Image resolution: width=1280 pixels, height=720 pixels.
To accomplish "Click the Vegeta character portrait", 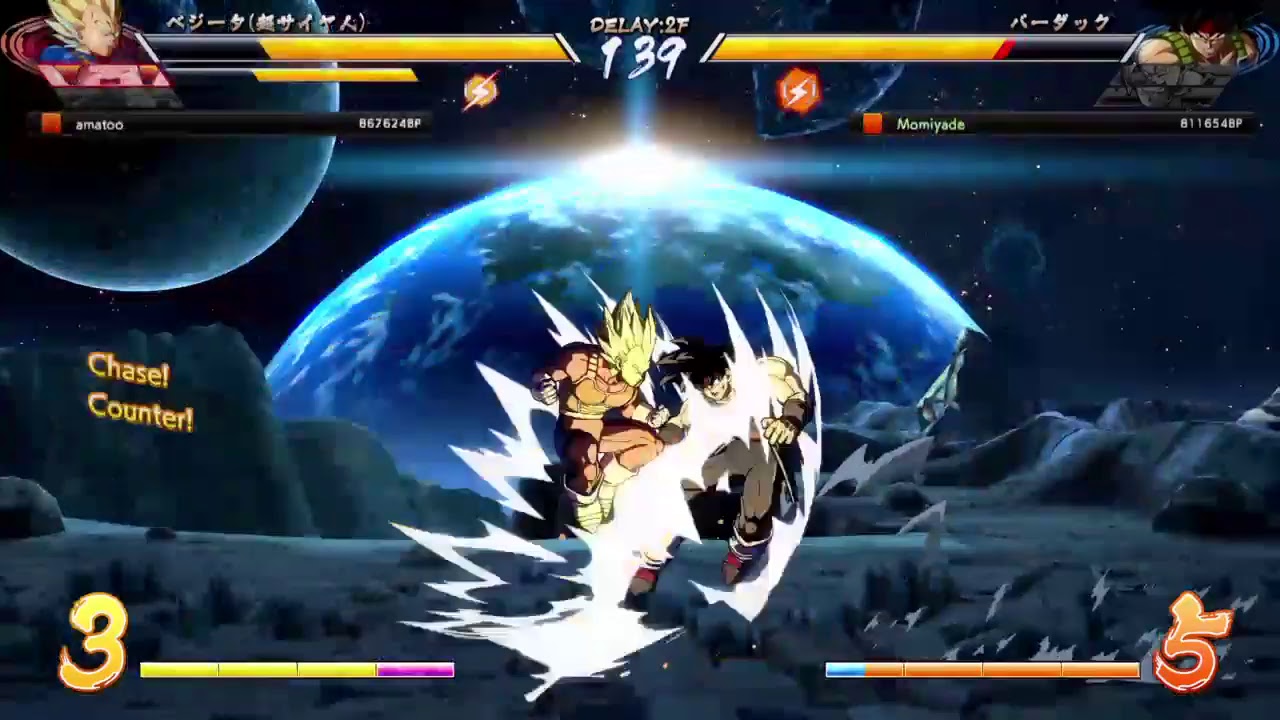I will pyautogui.click(x=85, y=50).
